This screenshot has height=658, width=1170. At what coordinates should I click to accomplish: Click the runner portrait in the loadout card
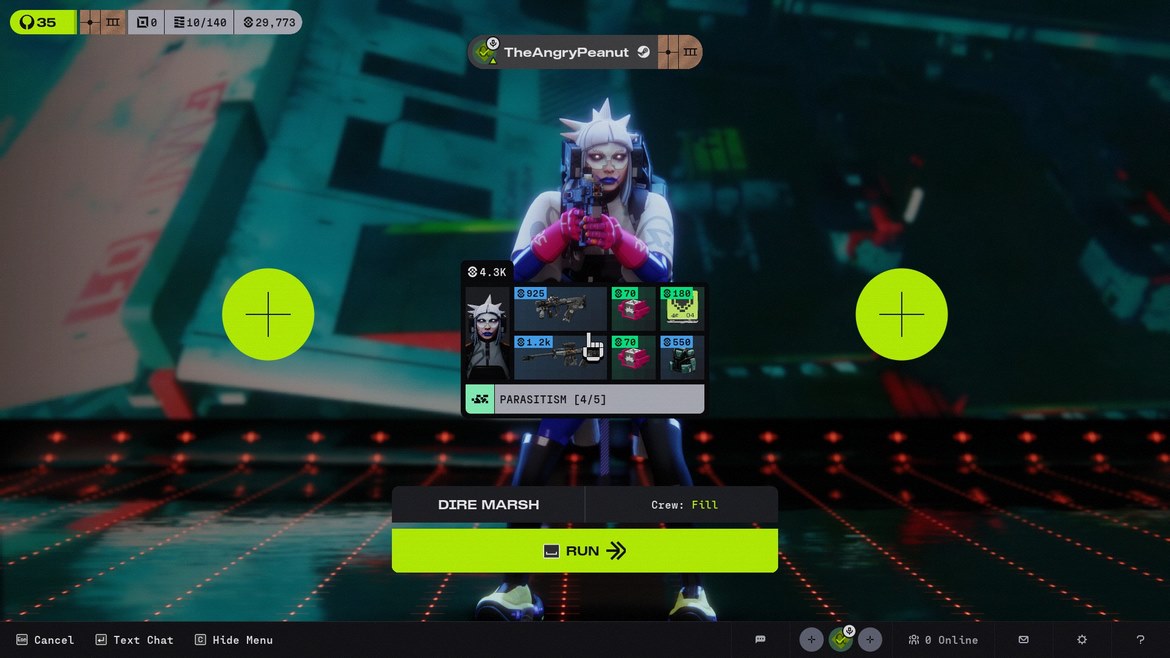(488, 333)
